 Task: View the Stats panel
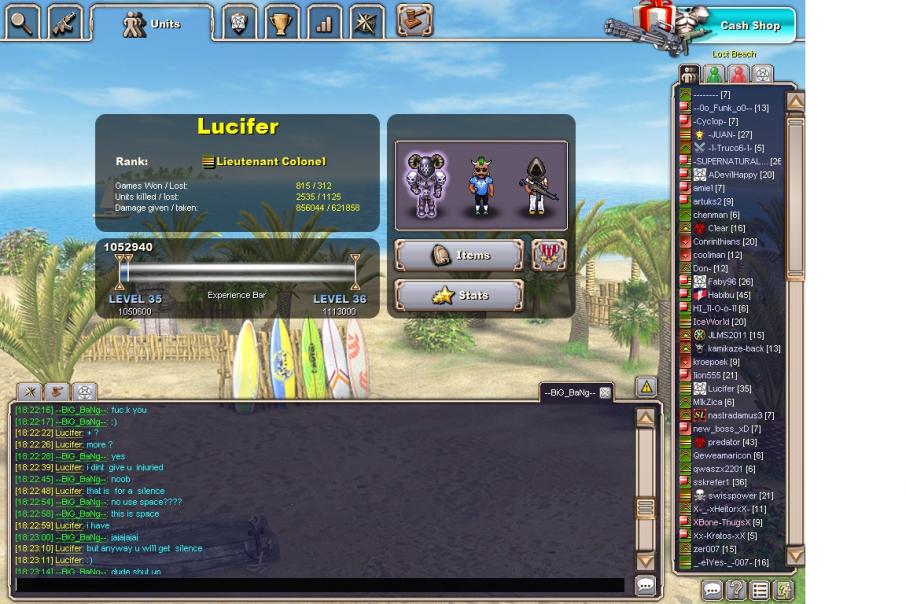(x=459, y=295)
